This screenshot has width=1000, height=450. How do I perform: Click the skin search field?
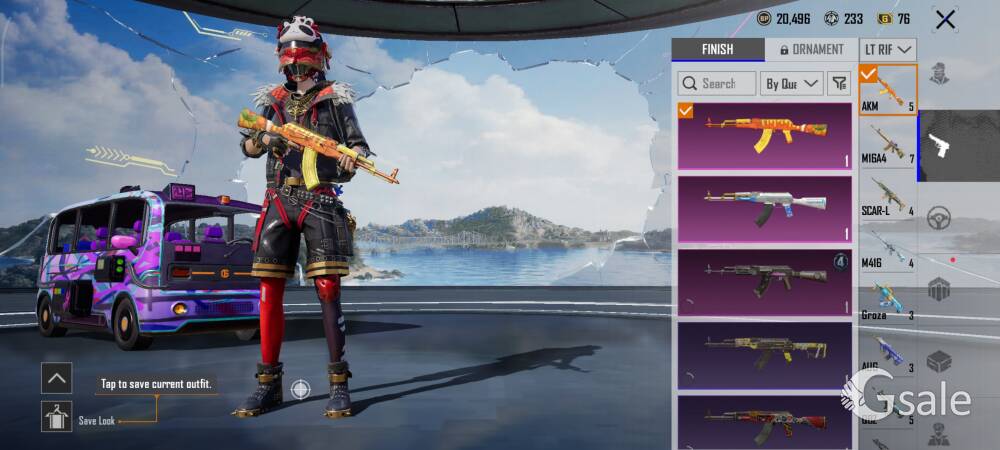(717, 83)
